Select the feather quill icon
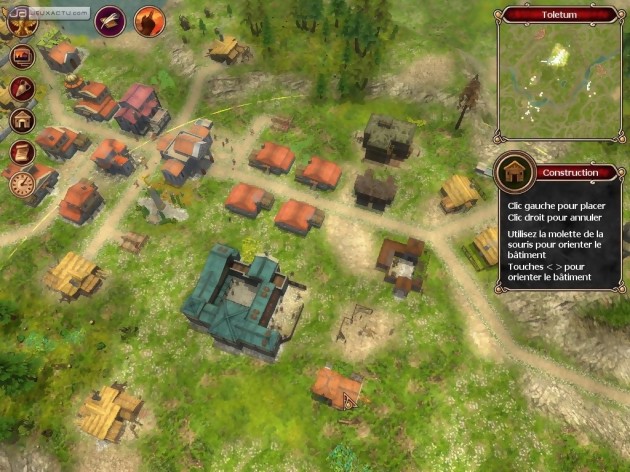 click(109, 19)
